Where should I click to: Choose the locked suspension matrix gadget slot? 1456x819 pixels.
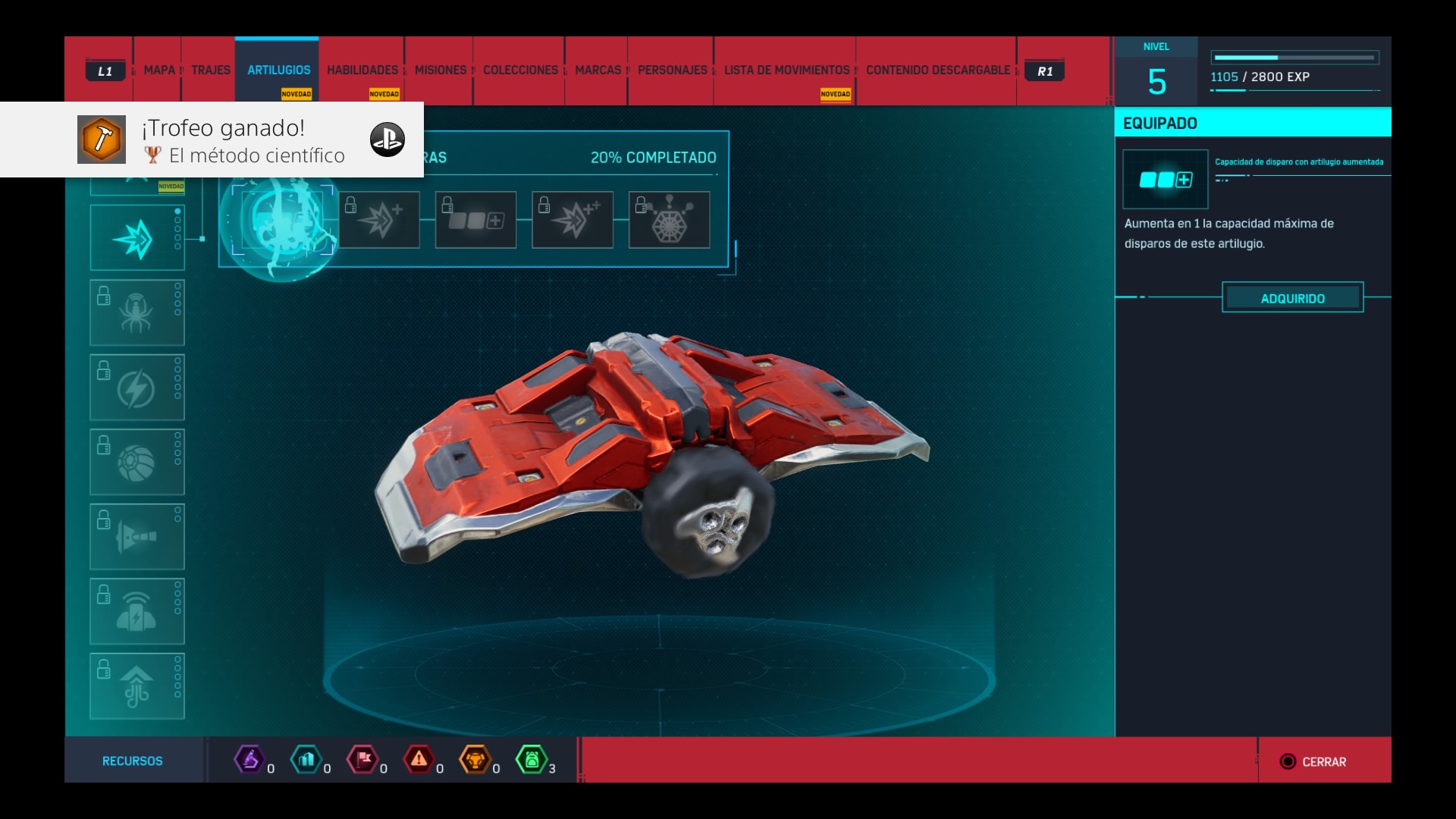[x=137, y=611]
